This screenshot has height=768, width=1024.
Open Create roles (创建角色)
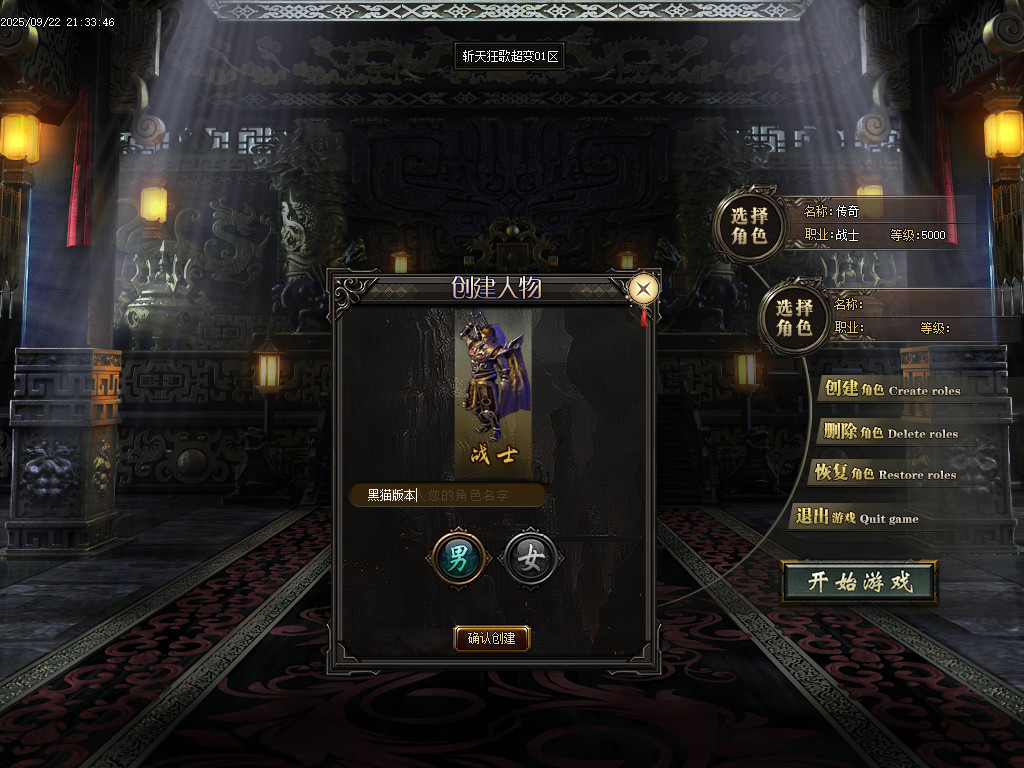click(x=890, y=389)
